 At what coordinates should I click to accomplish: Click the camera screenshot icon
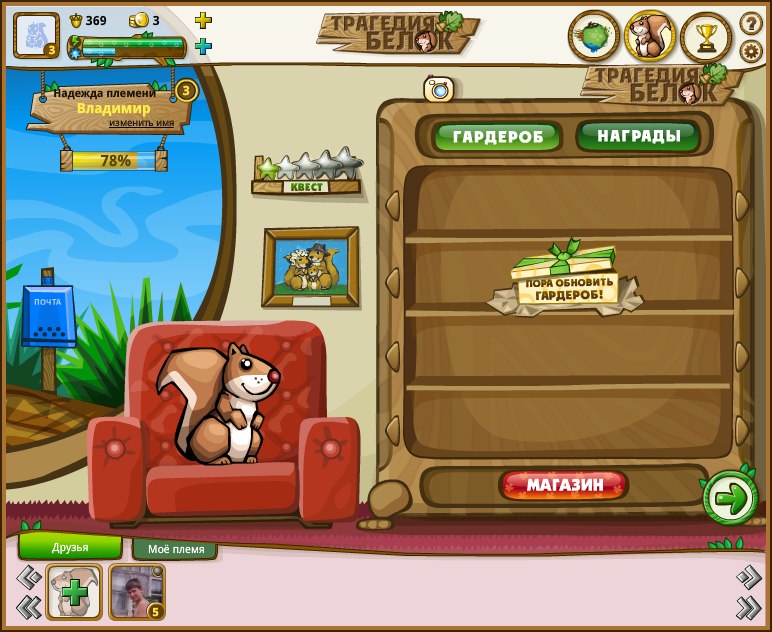[438, 89]
